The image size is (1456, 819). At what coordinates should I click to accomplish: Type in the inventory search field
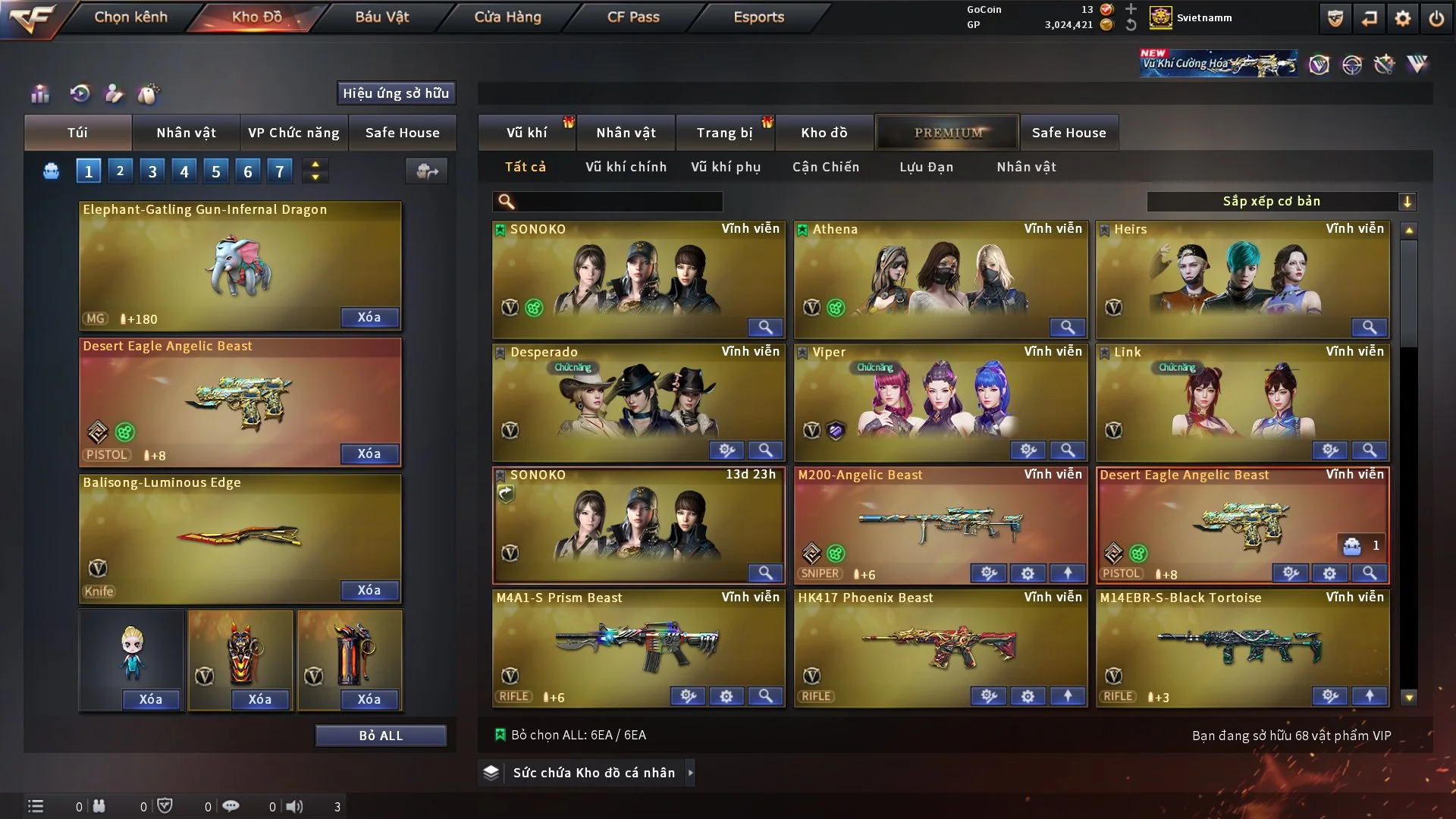point(618,202)
